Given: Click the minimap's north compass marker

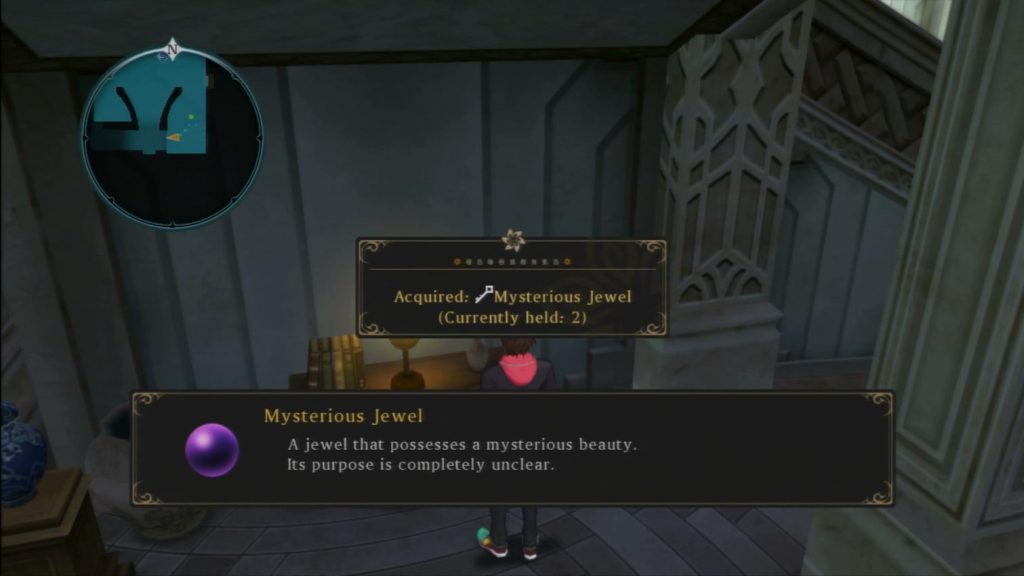Looking at the screenshot, I should click(173, 48).
